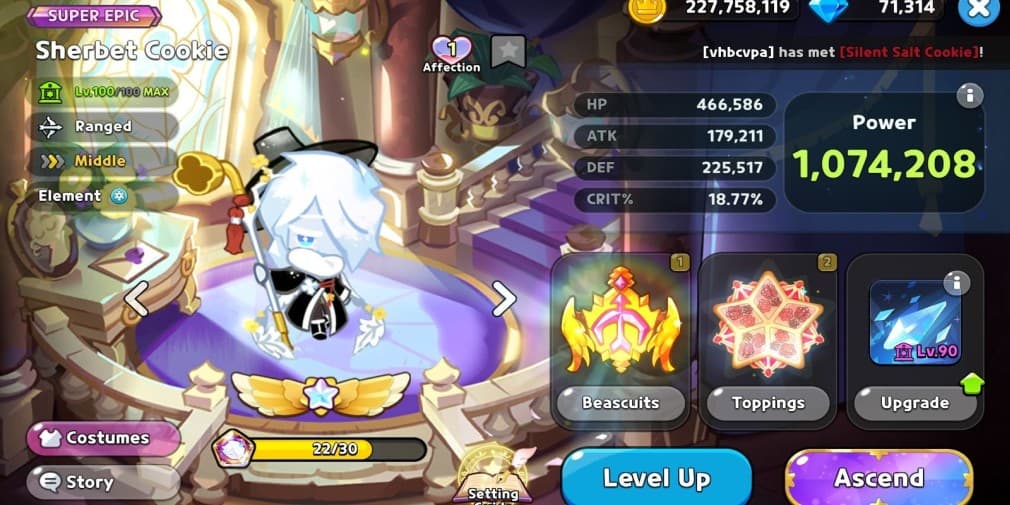Open the Toppings panel
The height and width of the screenshot is (505, 1010).
[x=768, y=340]
